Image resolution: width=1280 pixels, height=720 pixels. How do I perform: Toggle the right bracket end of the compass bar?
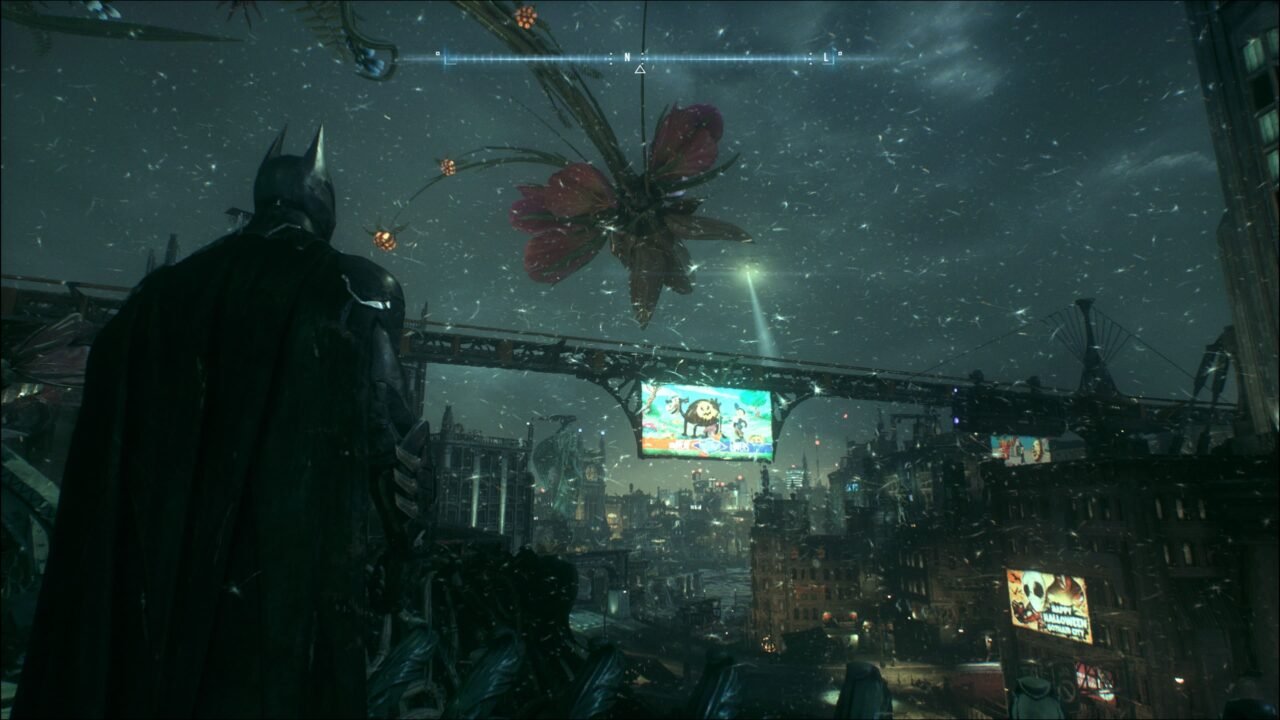point(832,59)
